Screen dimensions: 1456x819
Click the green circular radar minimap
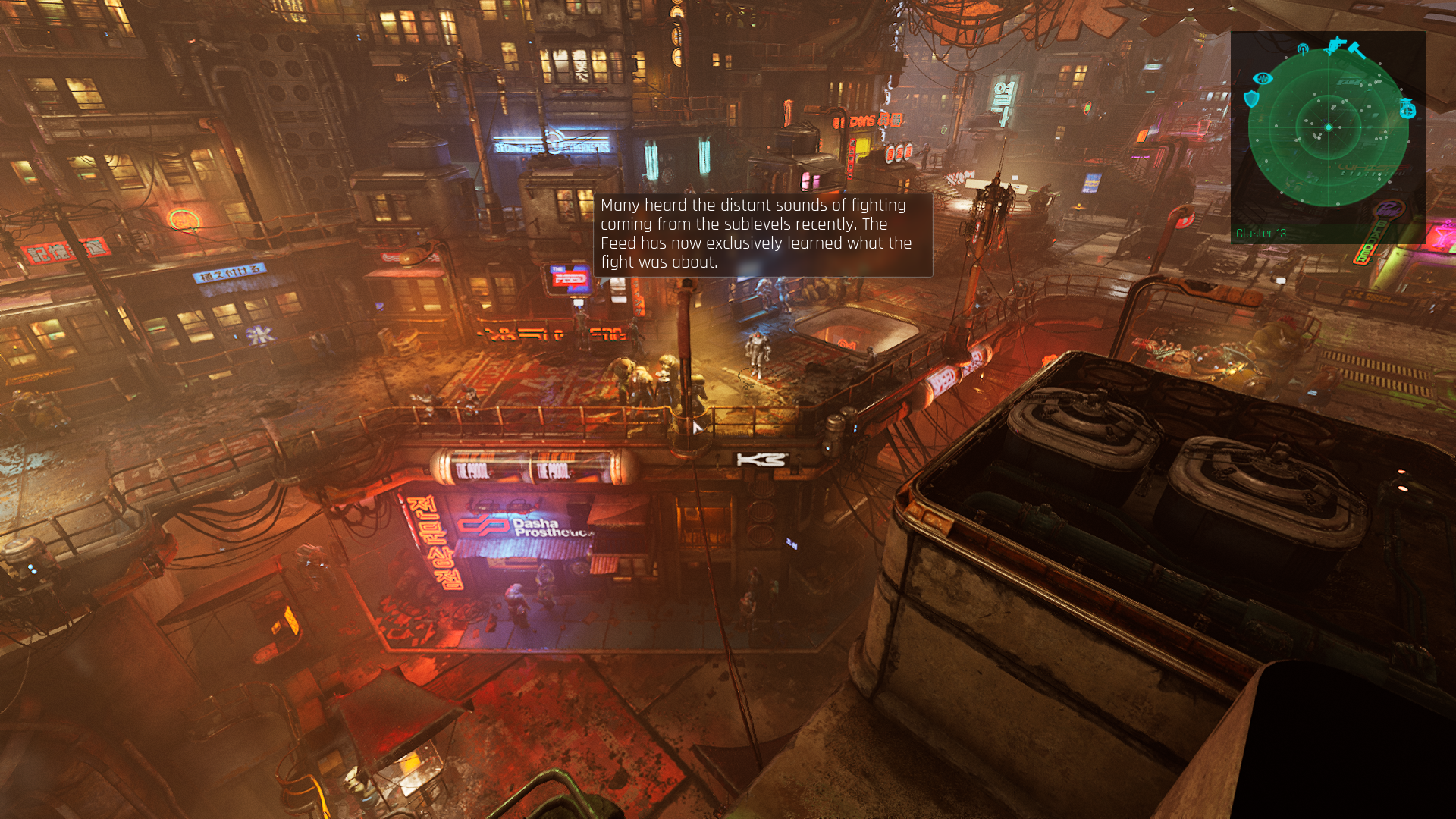[x=1328, y=127]
